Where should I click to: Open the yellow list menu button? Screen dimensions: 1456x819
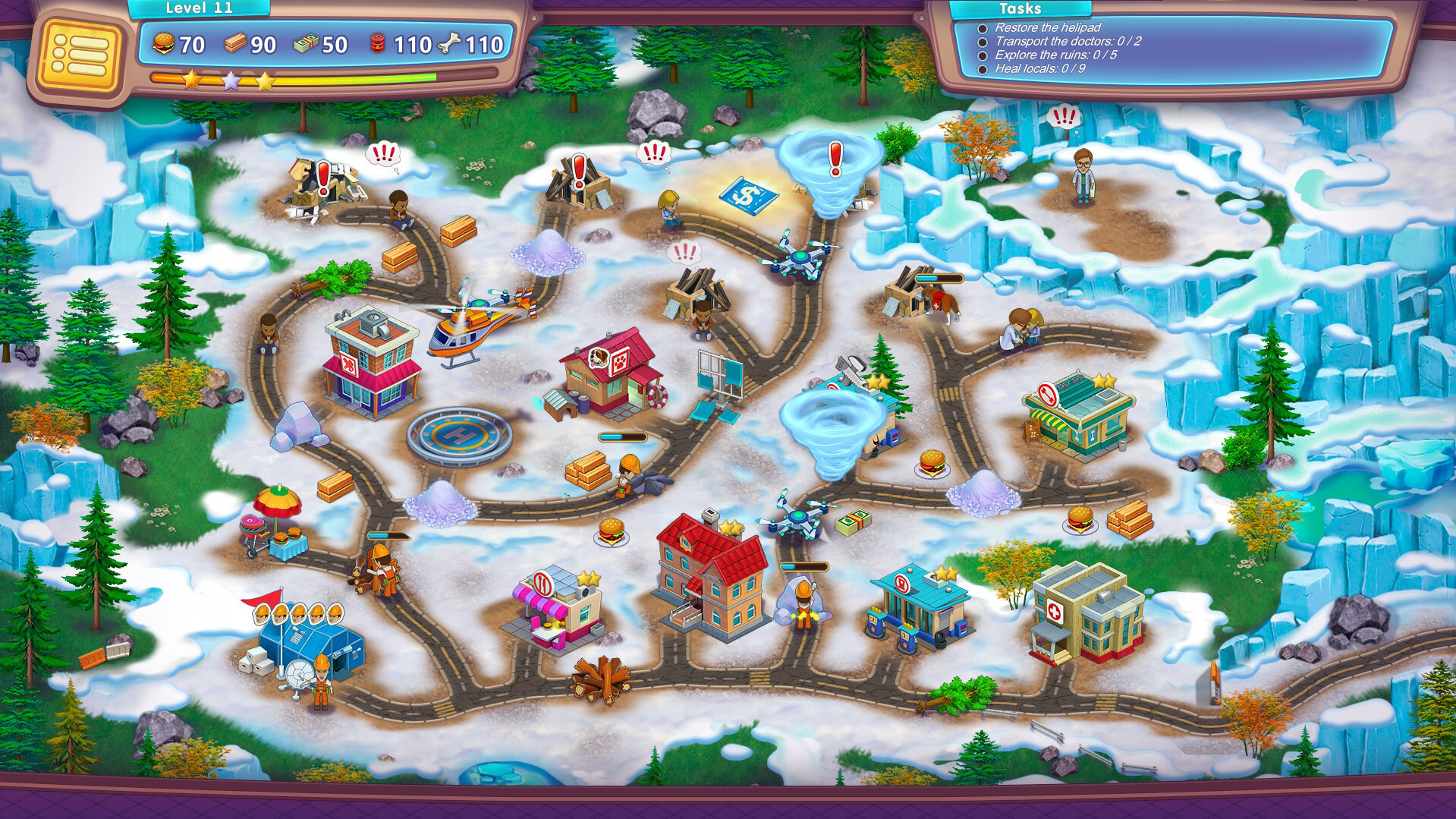(80, 54)
